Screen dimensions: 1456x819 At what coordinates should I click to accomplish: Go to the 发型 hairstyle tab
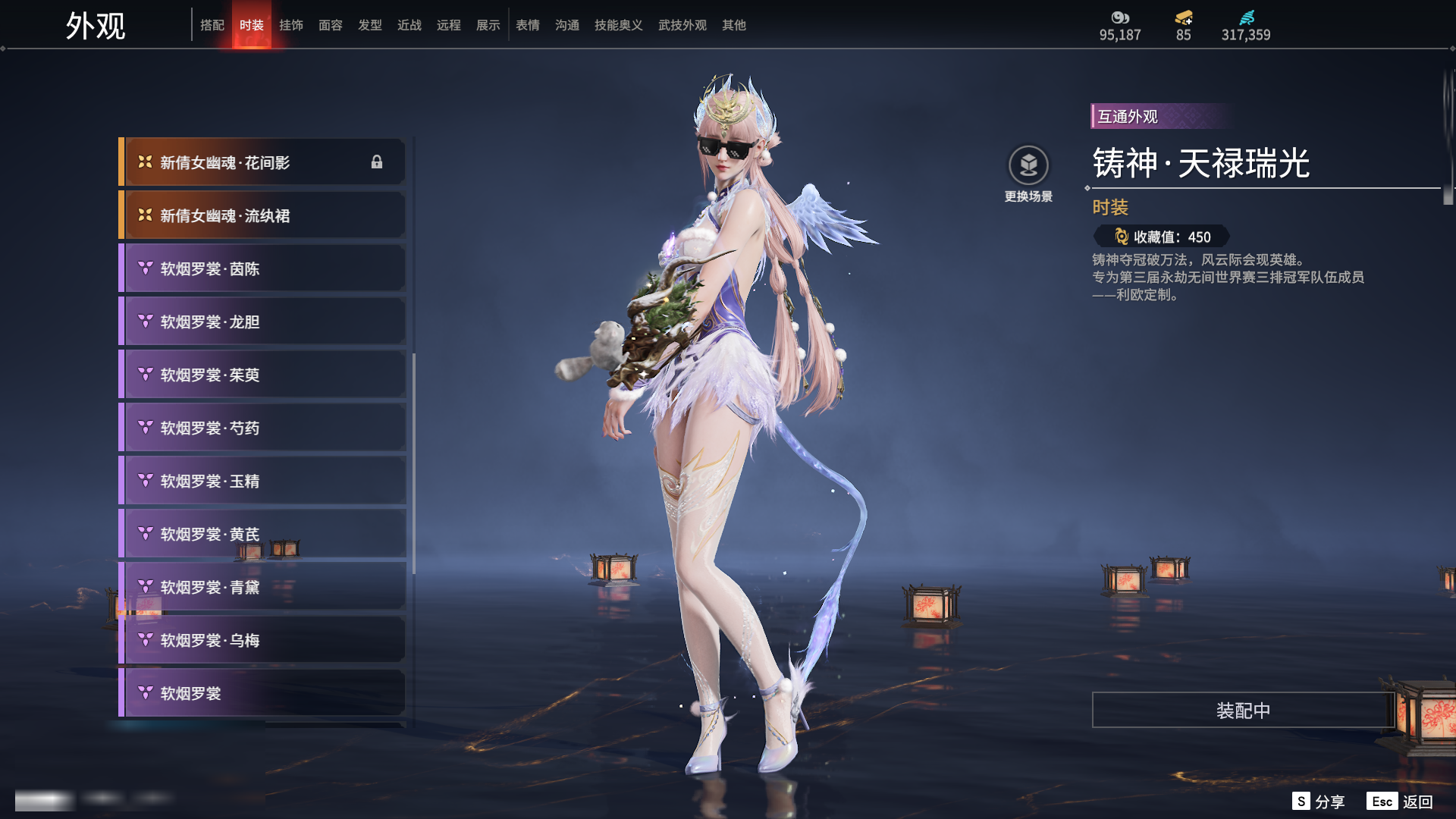pos(370,25)
